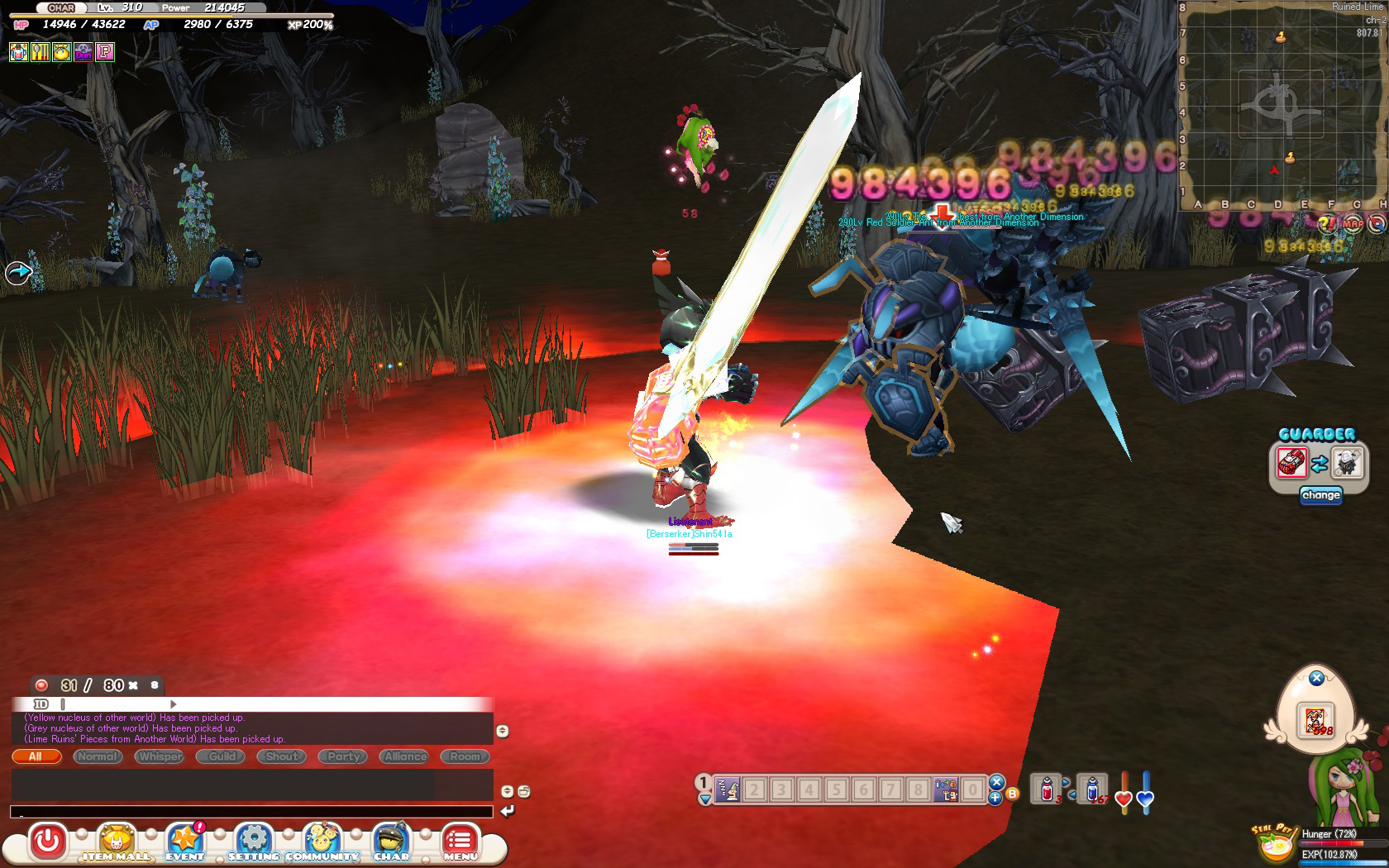This screenshot has width=1389, height=868.
Task: Show the Shout chat channel
Action: (x=282, y=756)
